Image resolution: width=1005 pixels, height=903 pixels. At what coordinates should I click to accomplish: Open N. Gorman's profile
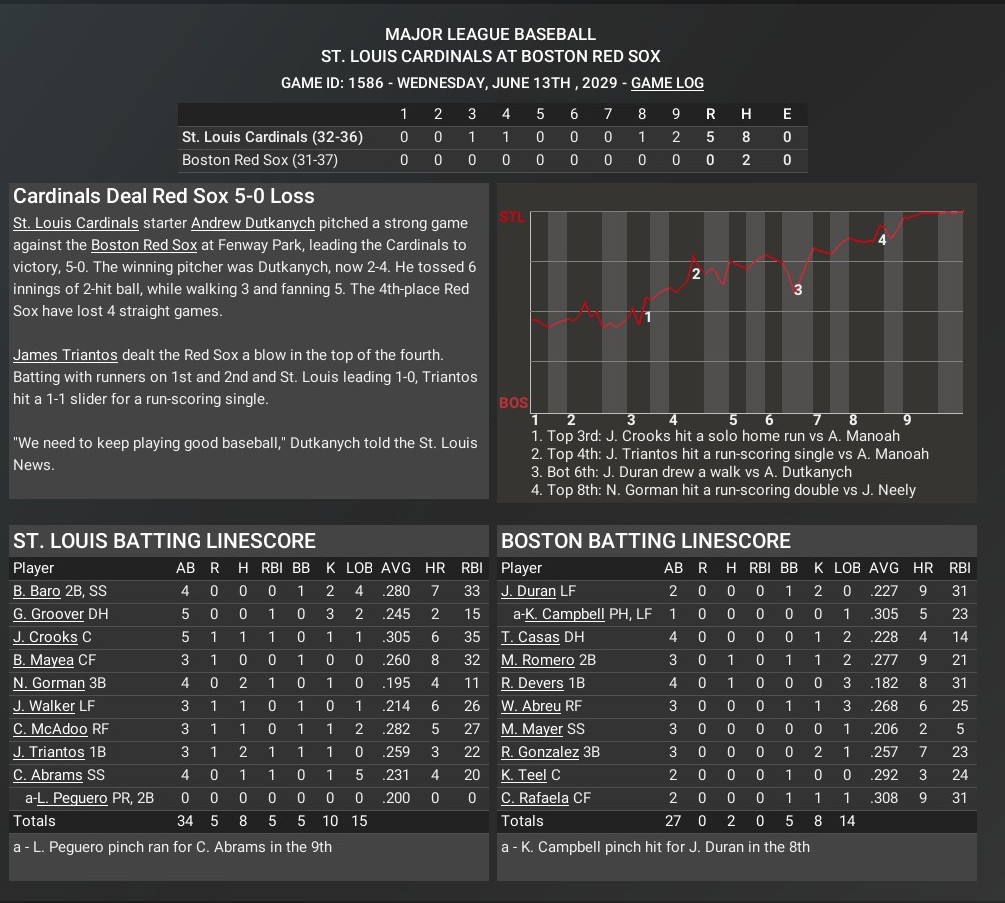pyautogui.click(x=49, y=683)
